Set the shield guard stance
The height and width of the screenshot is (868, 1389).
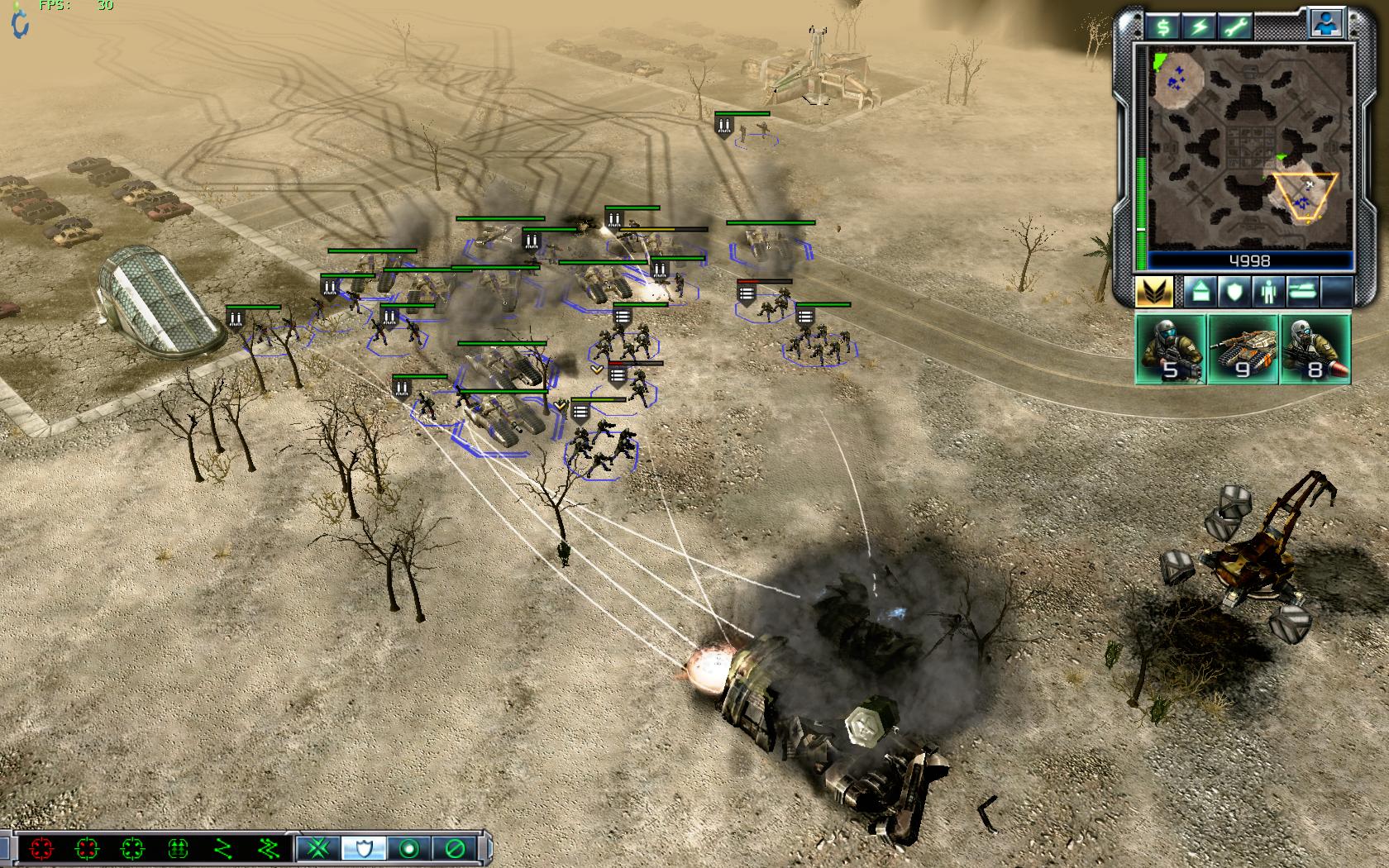[363, 848]
